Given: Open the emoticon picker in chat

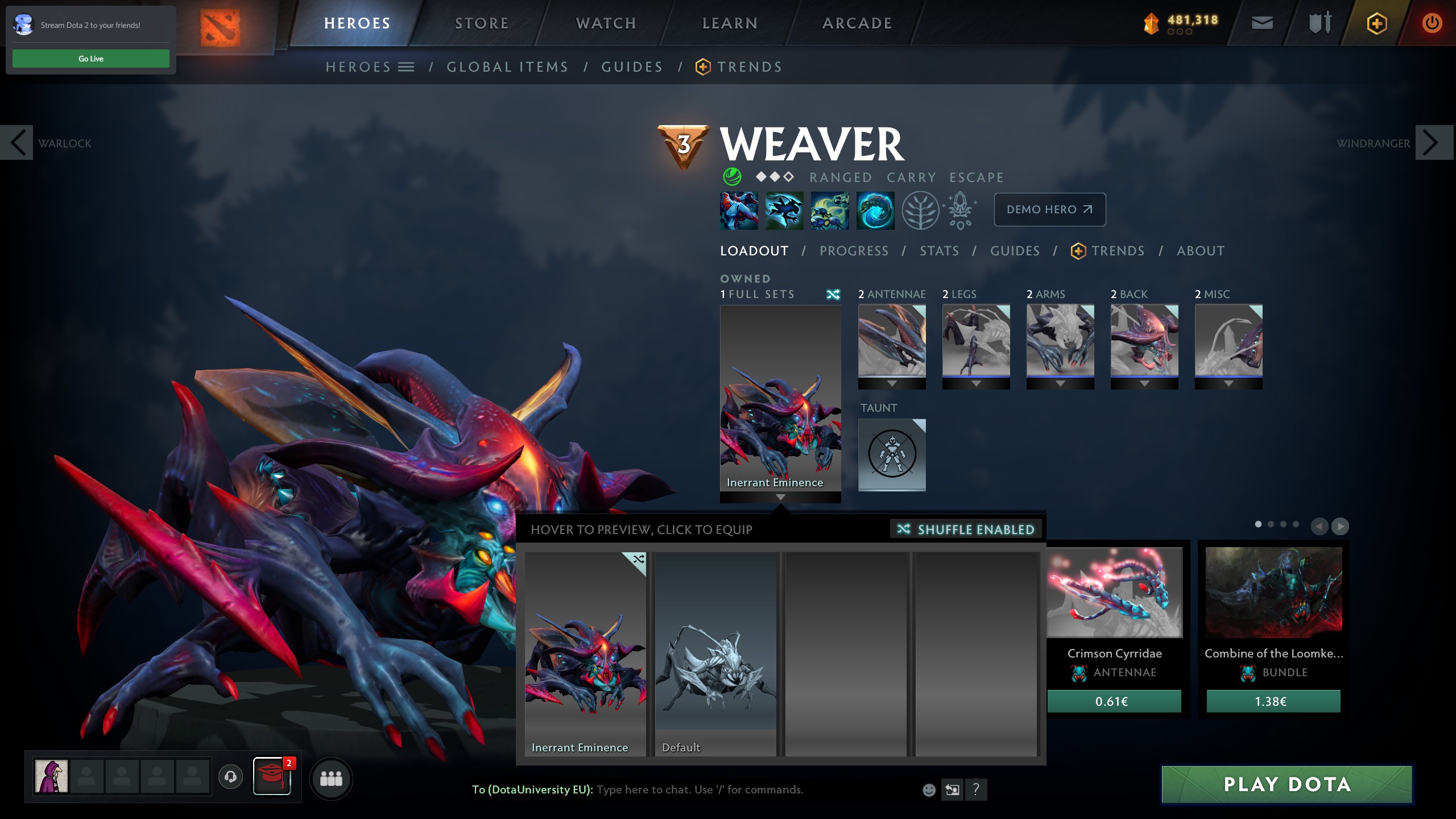Looking at the screenshot, I should click(928, 790).
